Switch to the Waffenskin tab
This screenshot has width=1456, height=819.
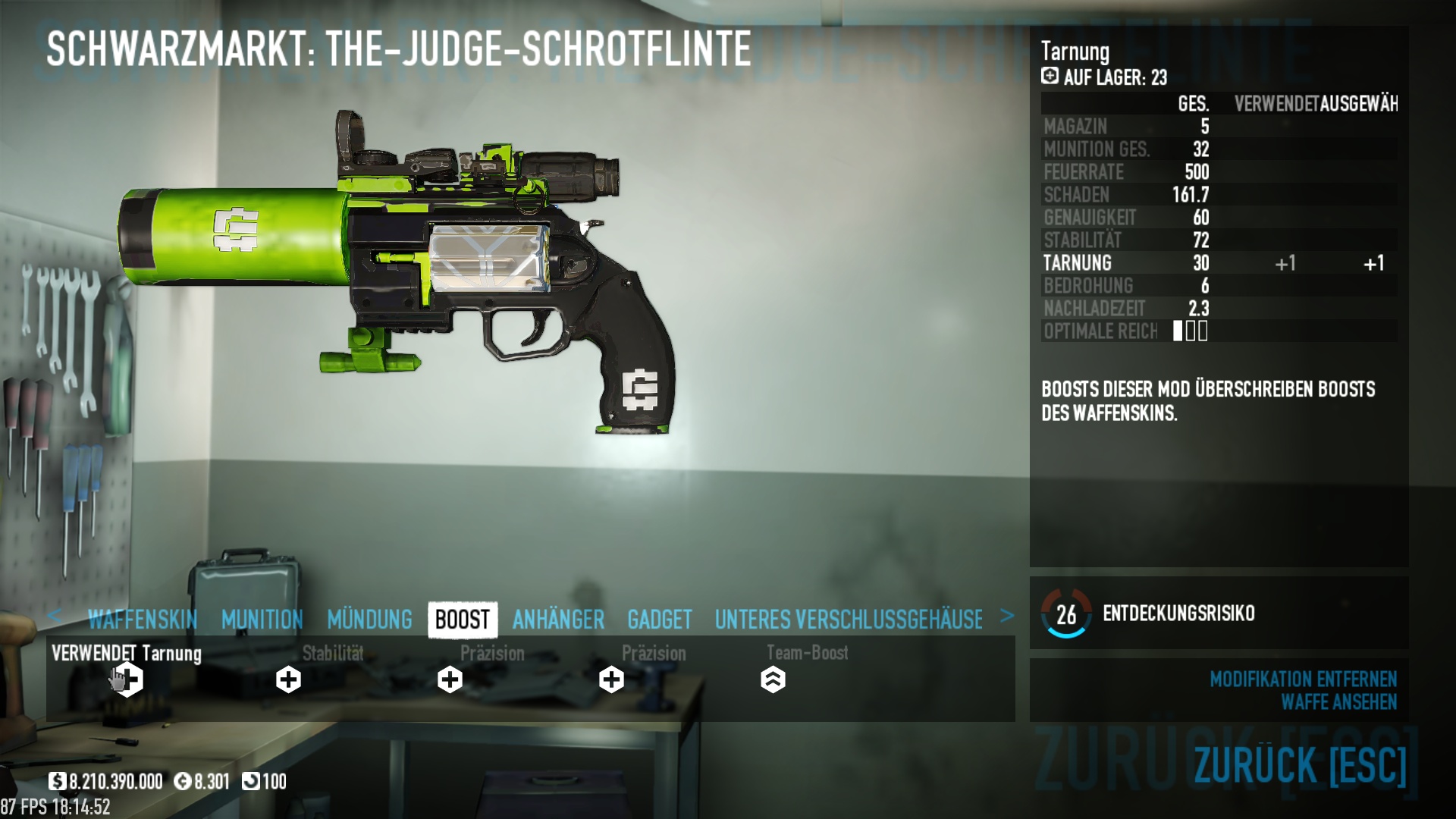(x=143, y=620)
